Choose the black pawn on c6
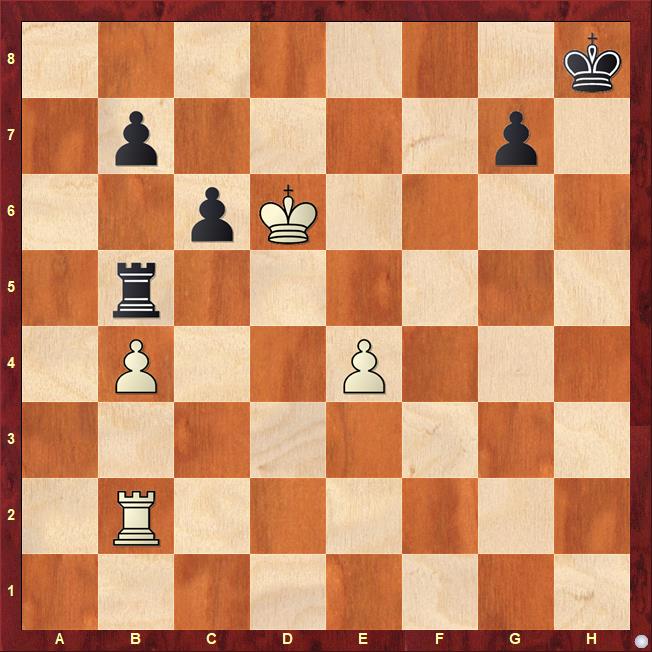 212,214
